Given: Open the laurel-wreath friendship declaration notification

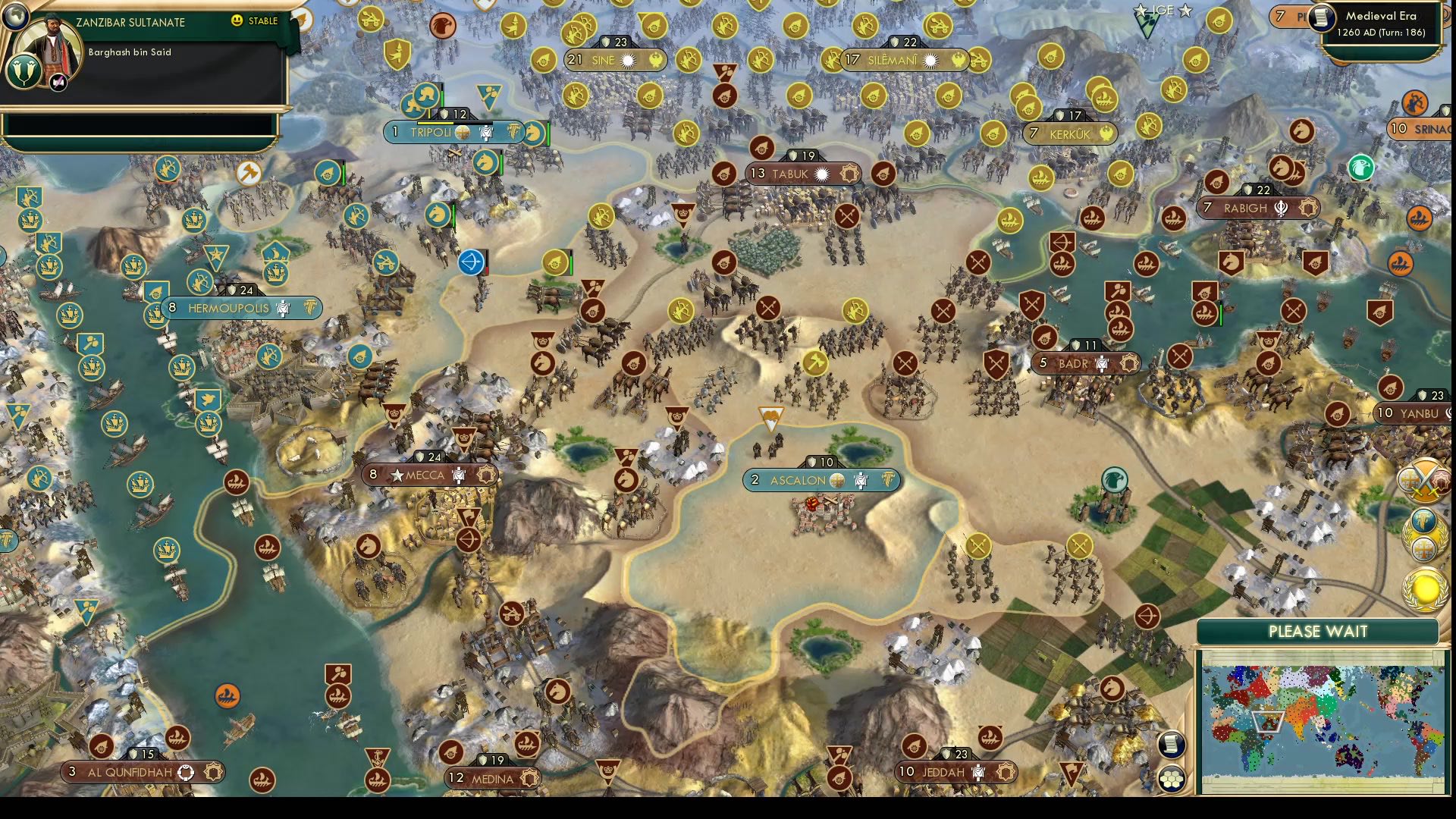Looking at the screenshot, I should [1423, 537].
